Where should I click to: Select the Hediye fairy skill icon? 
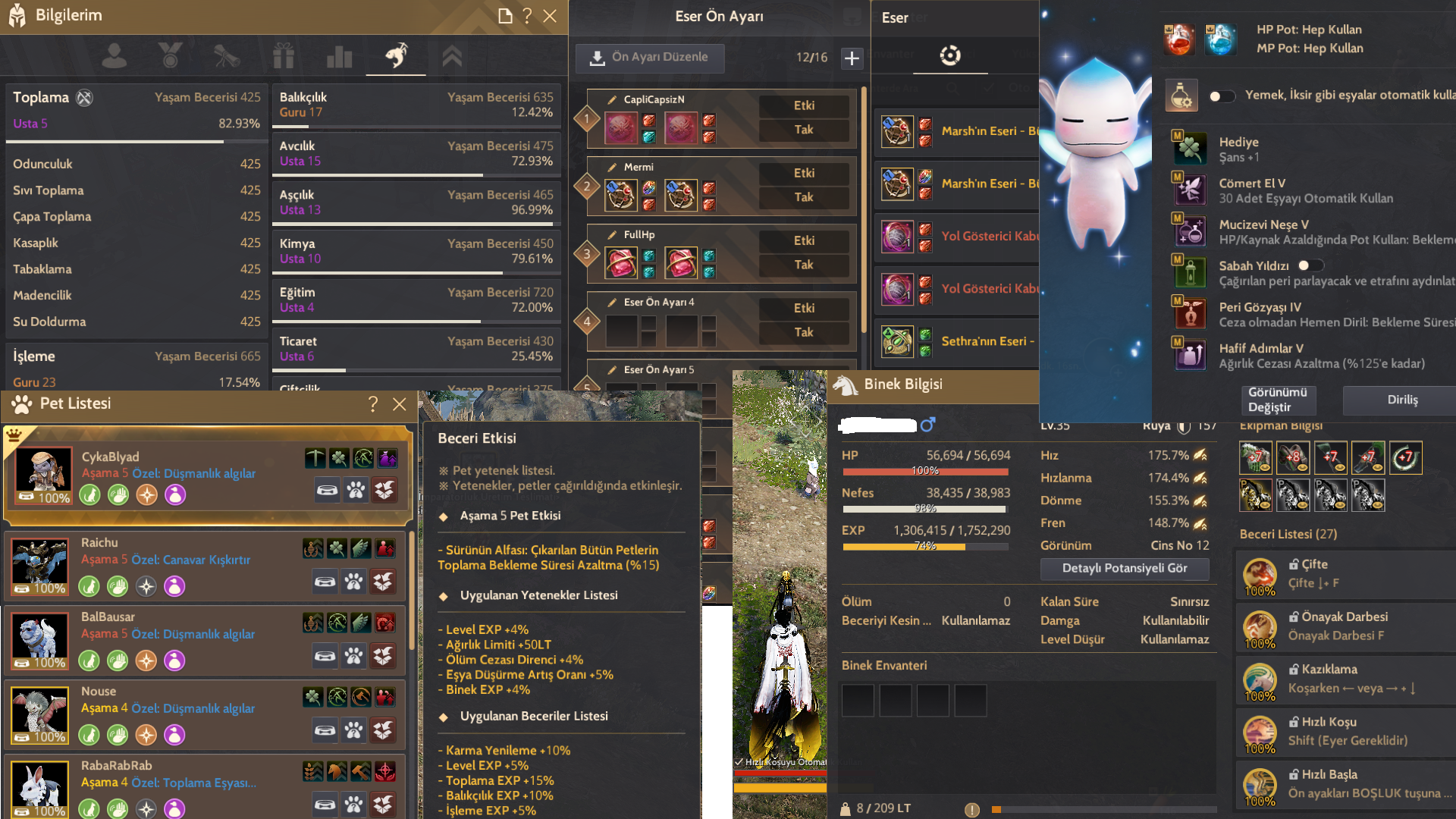click(x=1191, y=149)
